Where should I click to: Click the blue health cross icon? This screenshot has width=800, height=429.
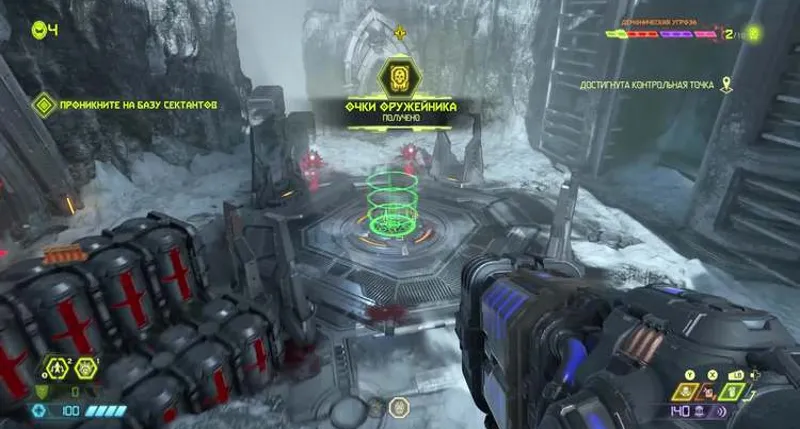coord(40,410)
